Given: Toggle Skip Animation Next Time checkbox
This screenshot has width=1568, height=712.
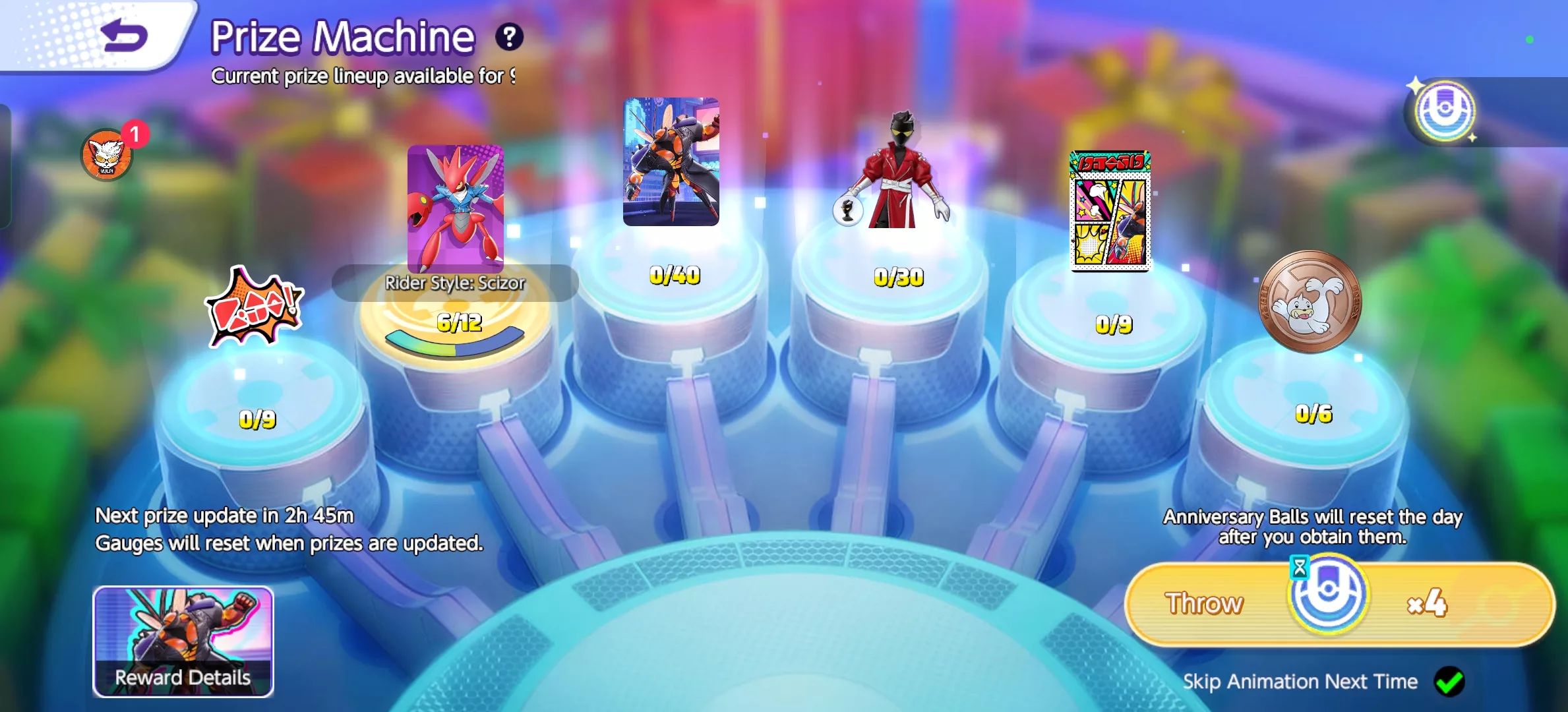Looking at the screenshot, I should pyautogui.click(x=1449, y=681).
